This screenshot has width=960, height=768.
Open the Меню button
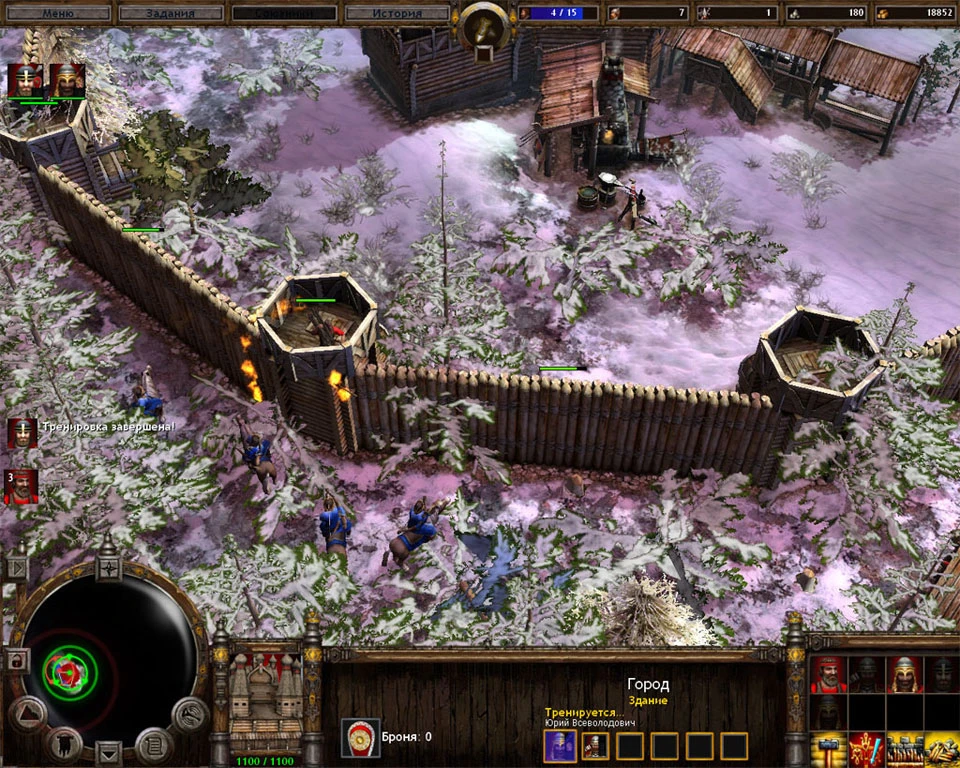tap(57, 13)
